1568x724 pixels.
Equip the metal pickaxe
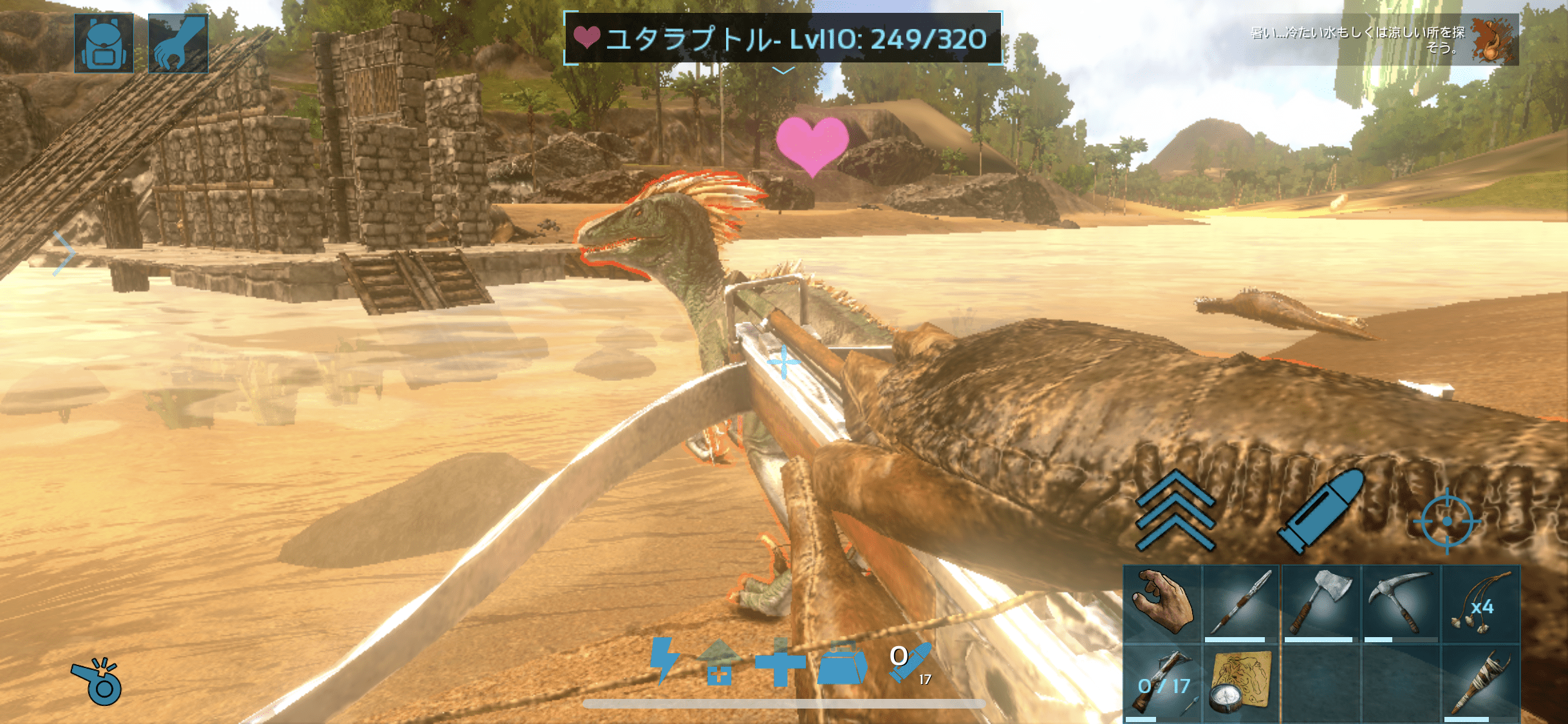coord(1401,604)
